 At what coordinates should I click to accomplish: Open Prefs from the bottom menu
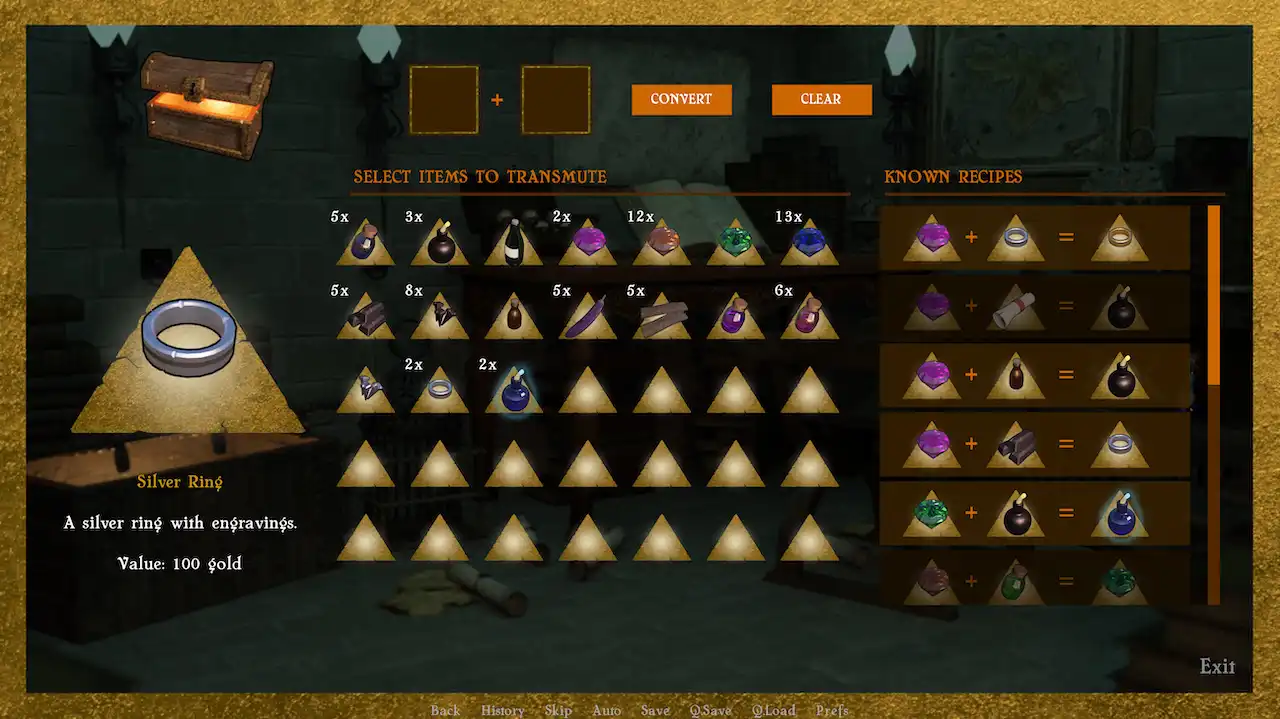click(832, 710)
